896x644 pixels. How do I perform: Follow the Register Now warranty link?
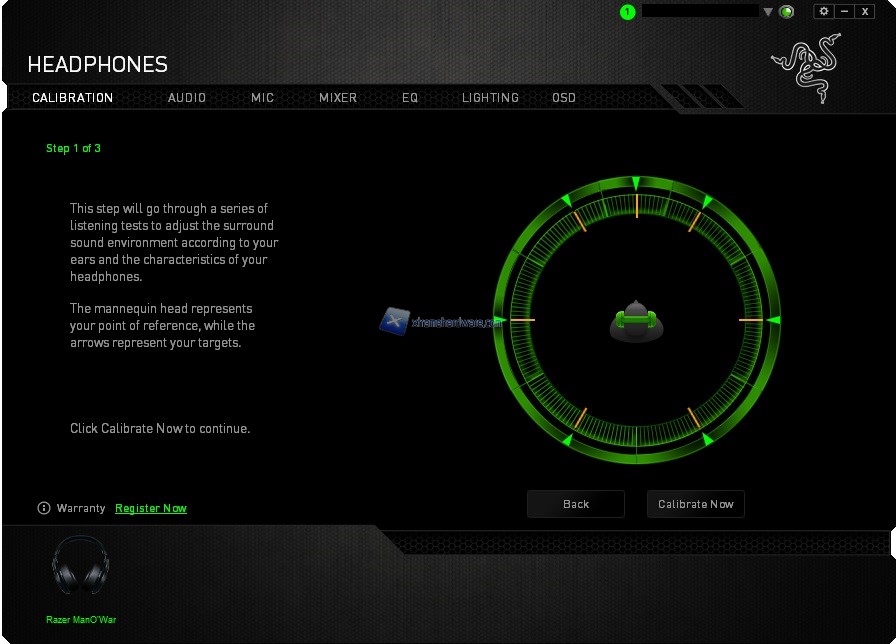[x=151, y=508]
